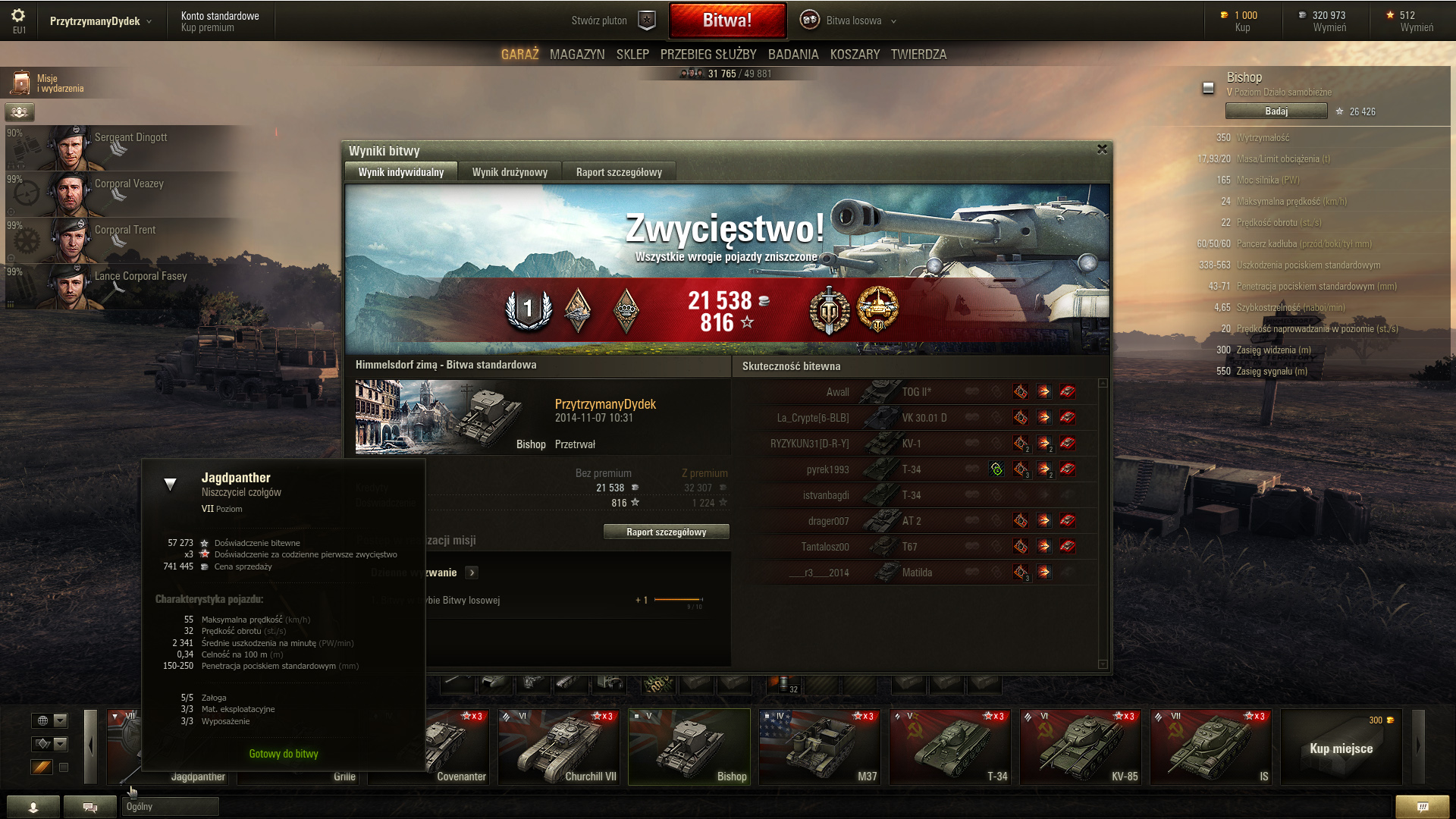Open the Twierdza menu

pyautogui.click(x=918, y=55)
